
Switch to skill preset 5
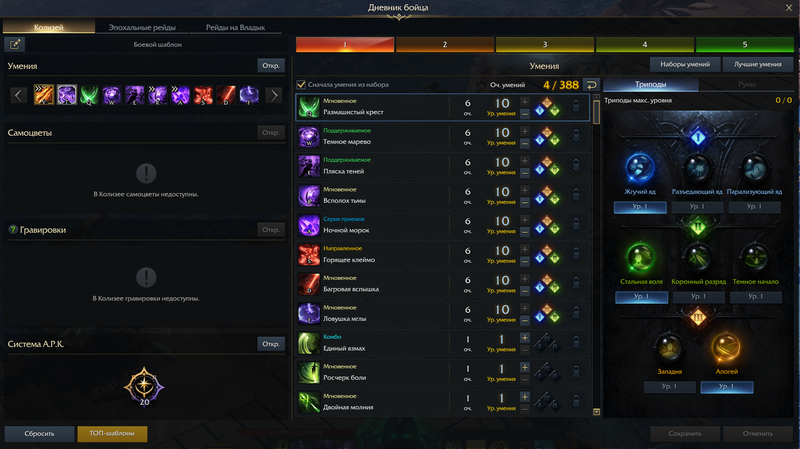tap(744, 45)
